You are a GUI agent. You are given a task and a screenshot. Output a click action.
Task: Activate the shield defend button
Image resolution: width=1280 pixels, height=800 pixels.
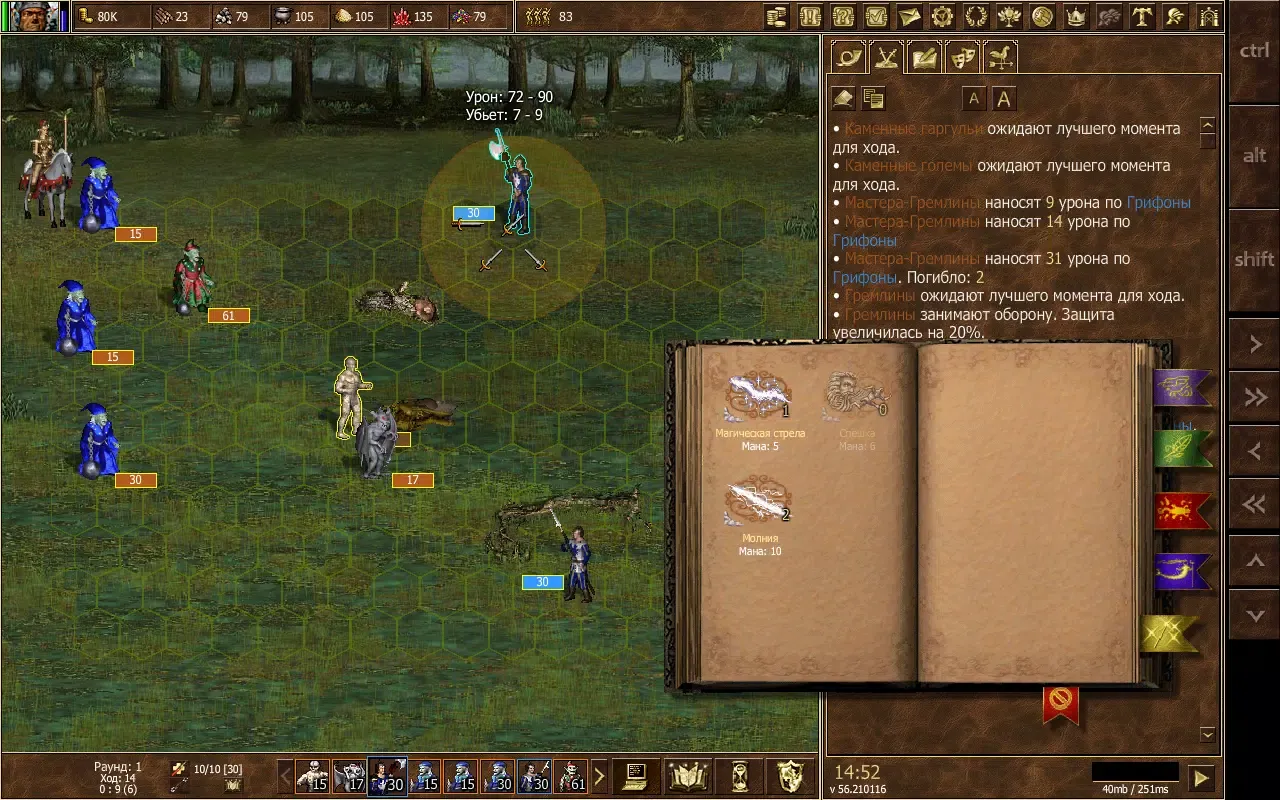point(791,776)
